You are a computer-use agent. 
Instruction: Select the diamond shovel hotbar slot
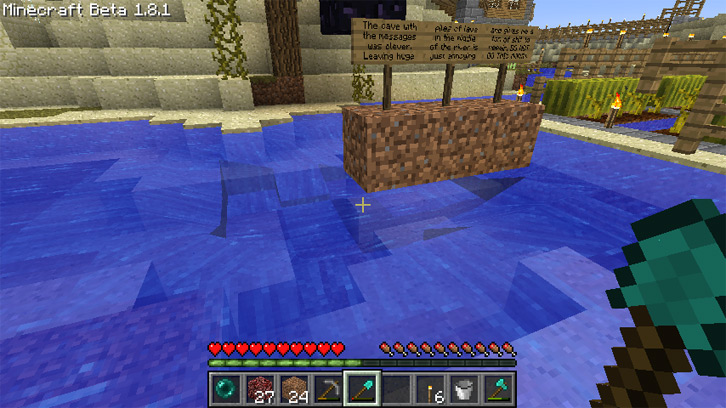point(362,388)
